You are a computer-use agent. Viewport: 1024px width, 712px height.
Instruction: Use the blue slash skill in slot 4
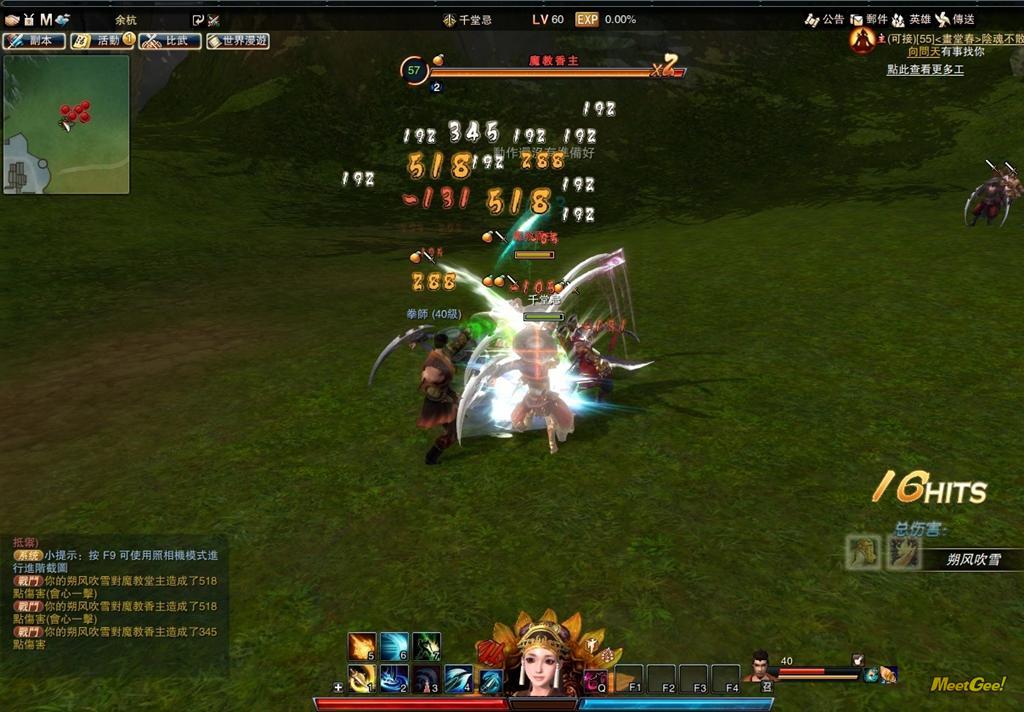click(458, 679)
